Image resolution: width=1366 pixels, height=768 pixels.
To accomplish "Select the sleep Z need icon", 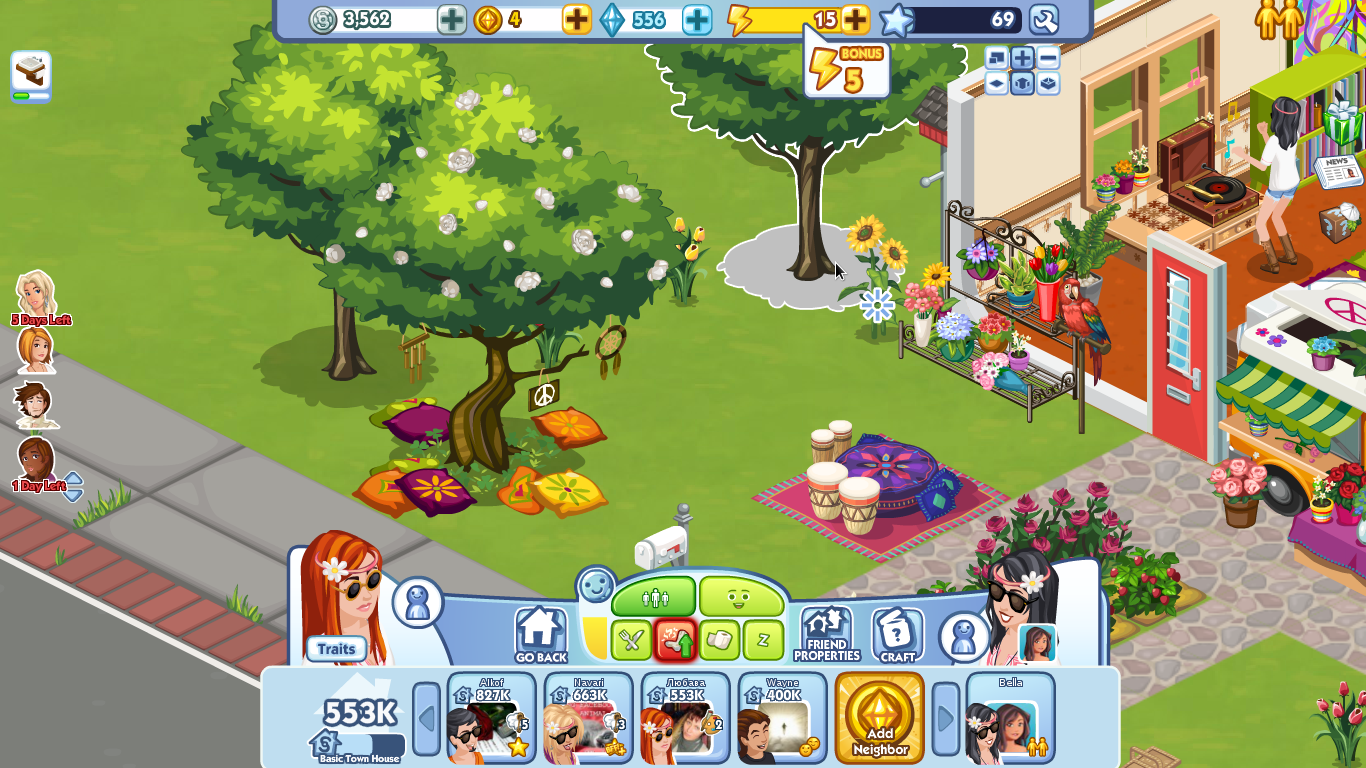I will 763,640.
